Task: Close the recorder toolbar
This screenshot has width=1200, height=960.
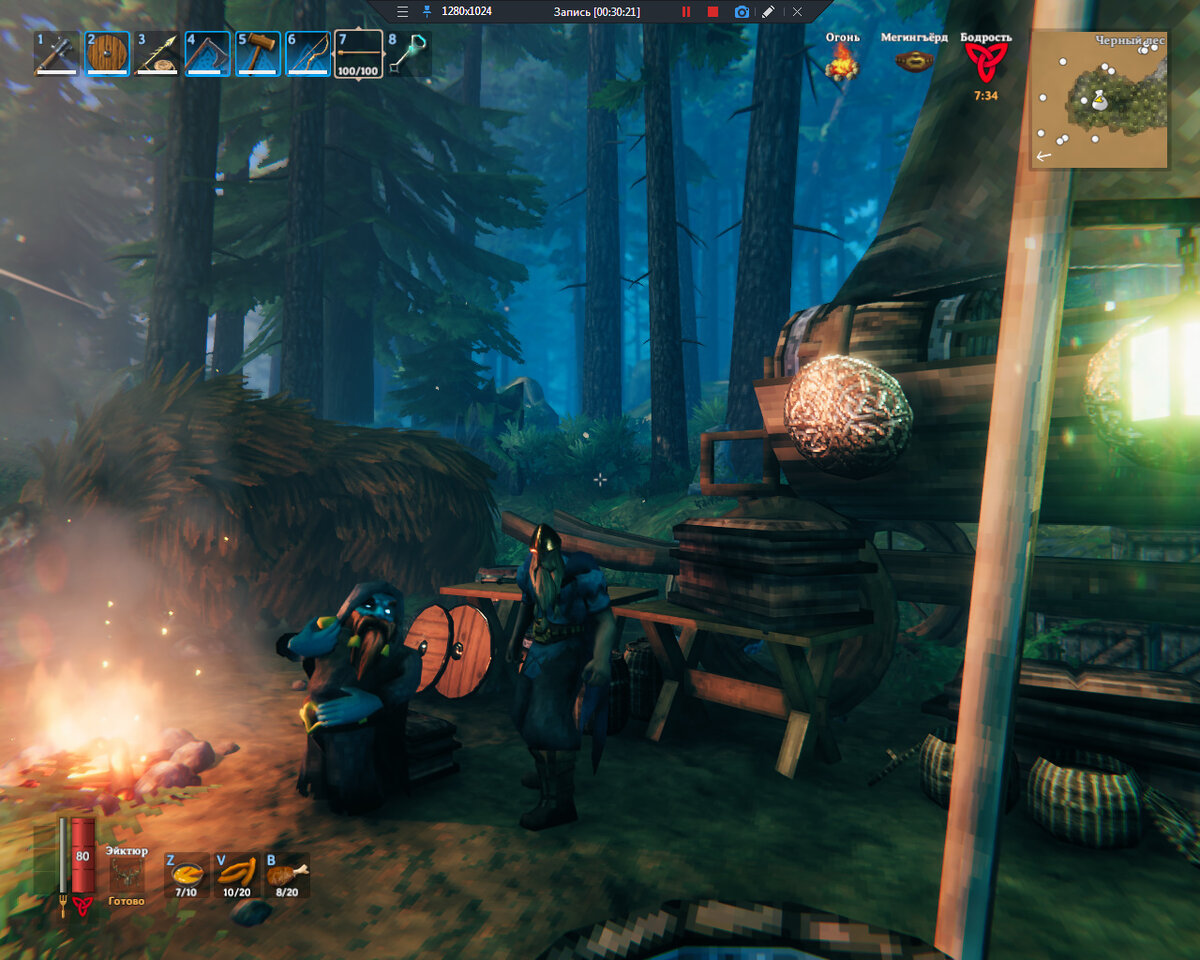Action: click(x=797, y=12)
